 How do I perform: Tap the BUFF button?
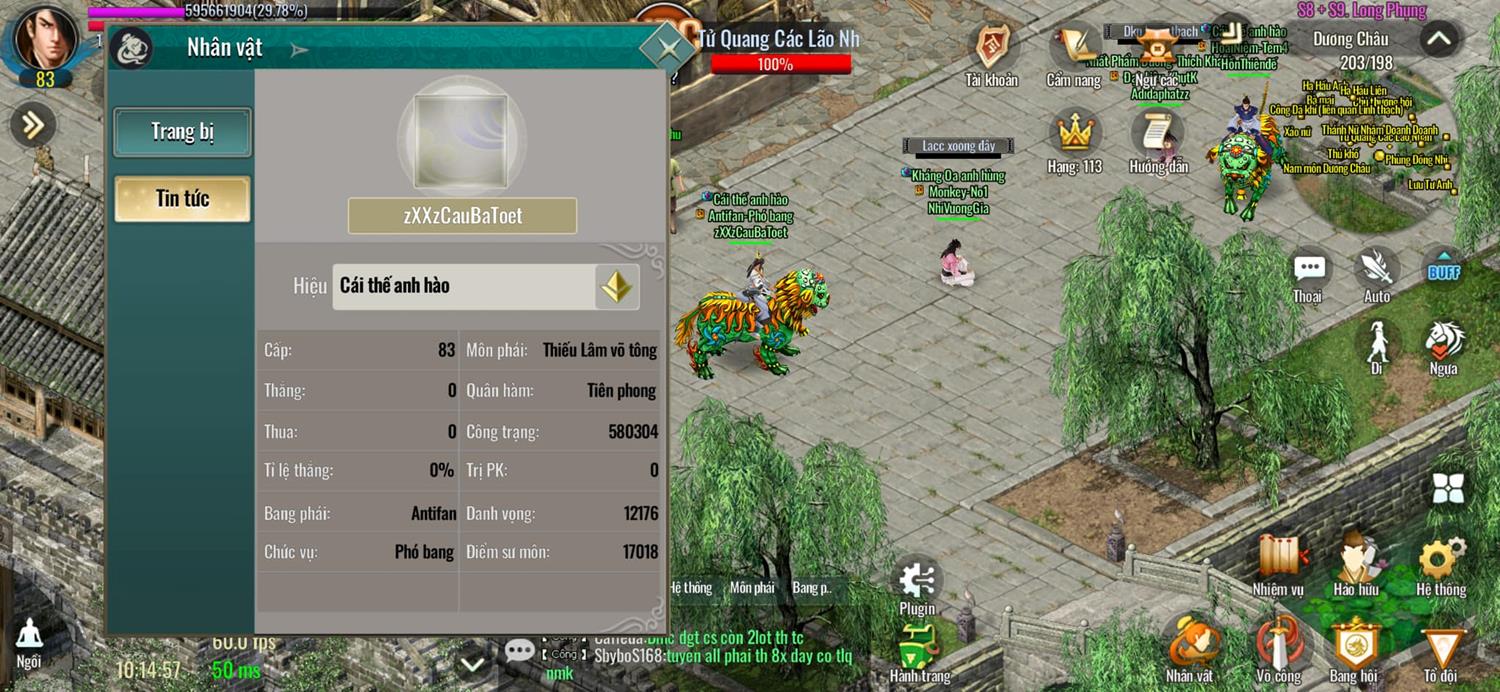click(x=1443, y=270)
